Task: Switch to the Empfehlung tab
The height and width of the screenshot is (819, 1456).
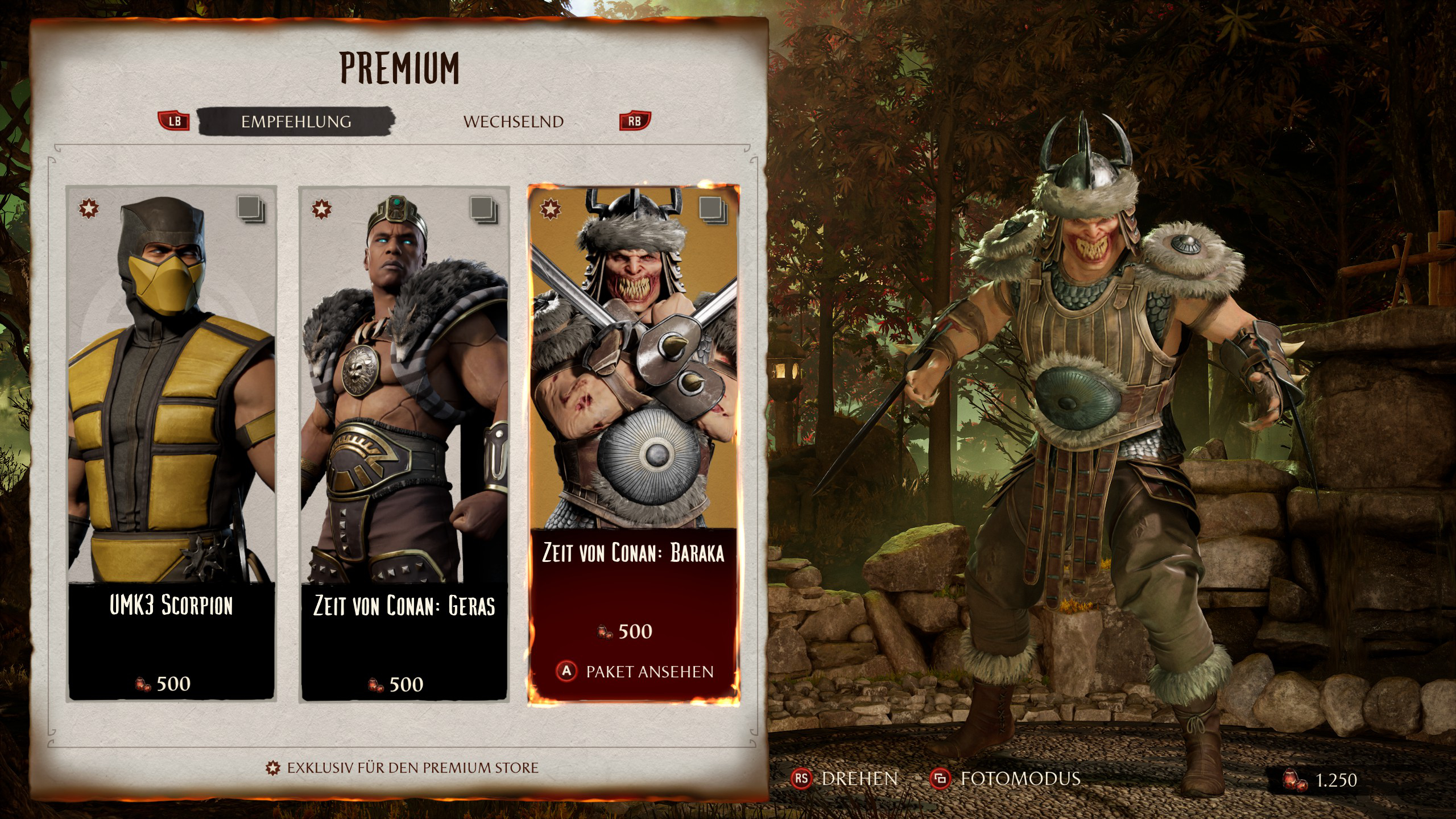Action: point(296,122)
